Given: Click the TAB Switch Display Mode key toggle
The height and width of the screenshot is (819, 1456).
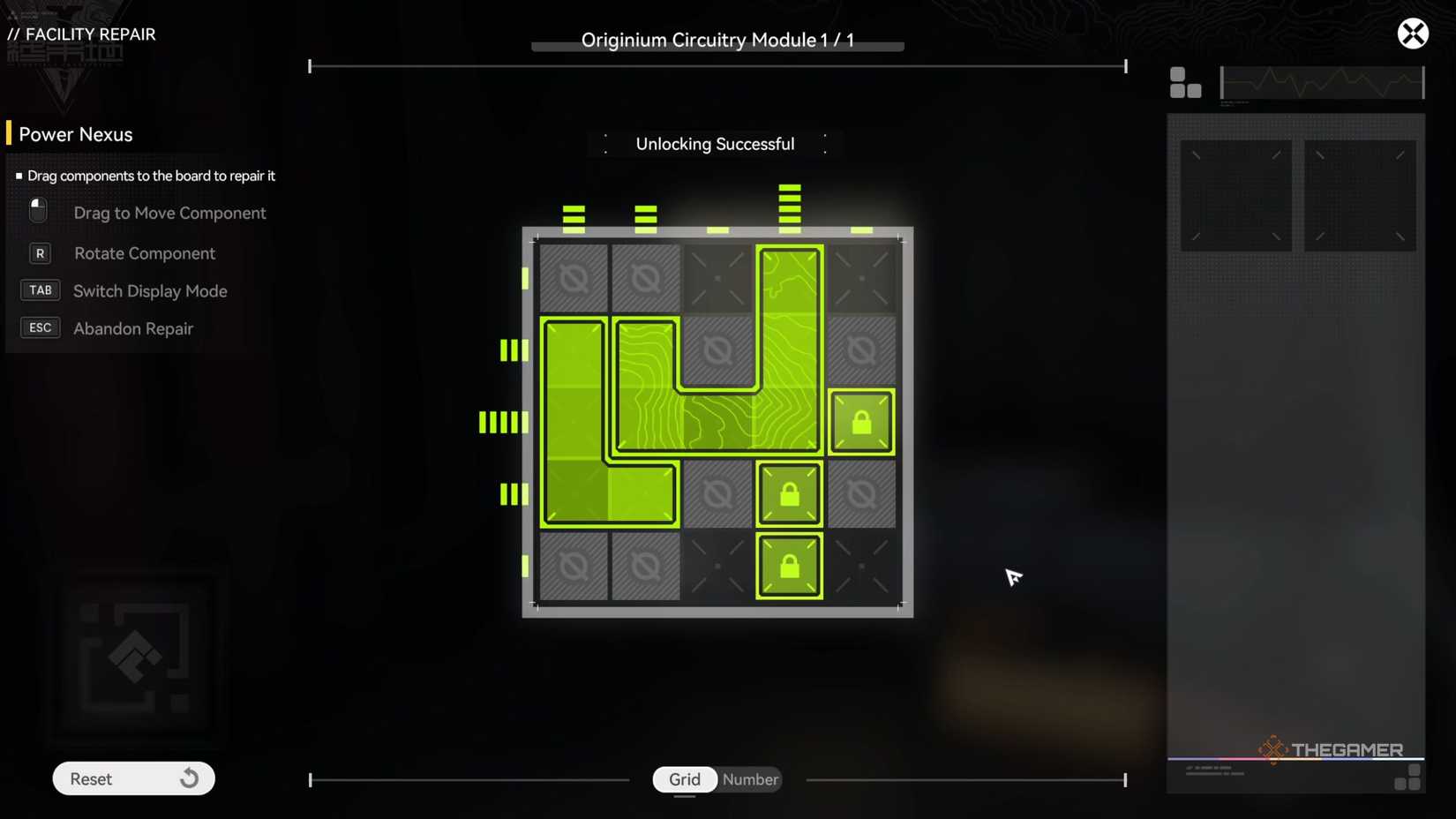Looking at the screenshot, I should click(x=40, y=289).
